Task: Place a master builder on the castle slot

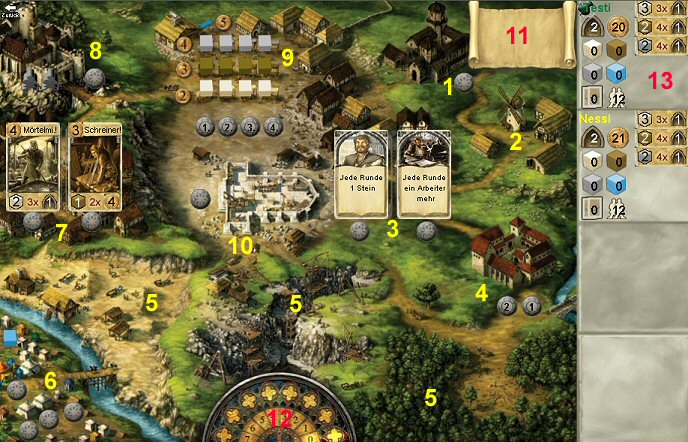Action: coord(95,77)
